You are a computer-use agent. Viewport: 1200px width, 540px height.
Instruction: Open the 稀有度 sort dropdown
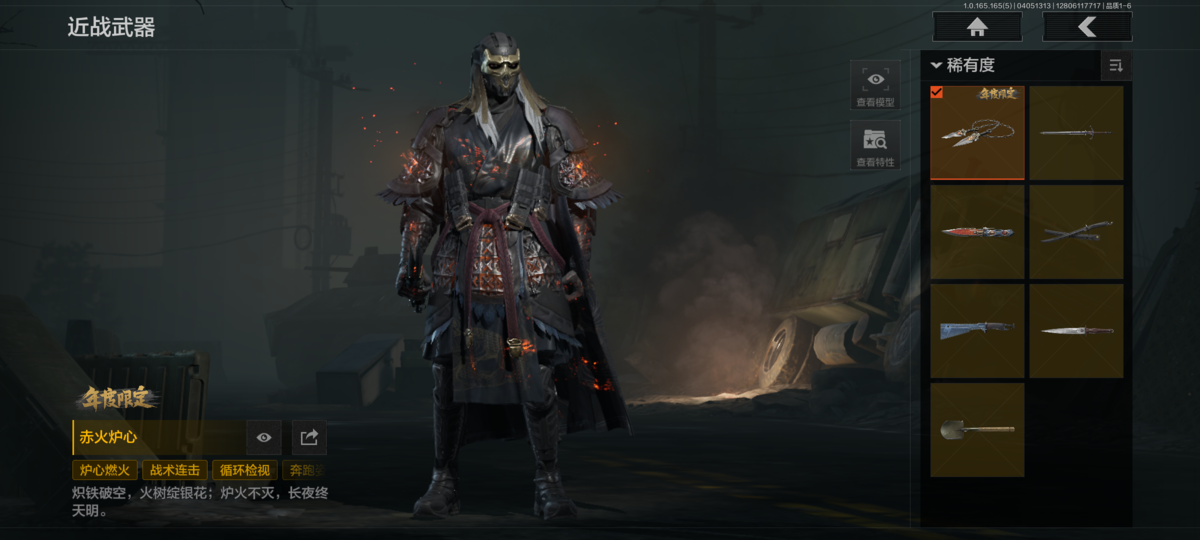963,66
